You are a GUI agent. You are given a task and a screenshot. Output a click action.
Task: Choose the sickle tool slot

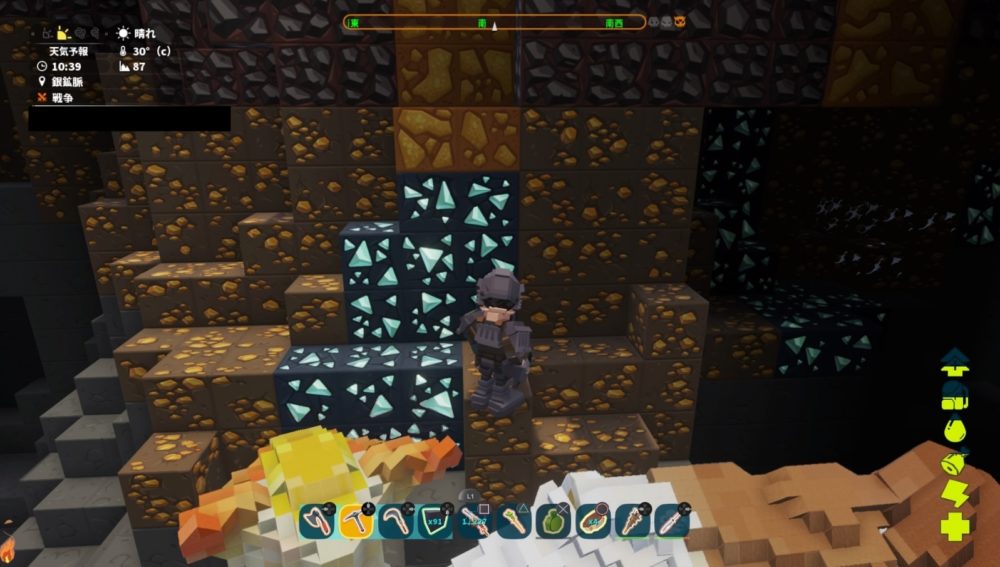[395, 521]
